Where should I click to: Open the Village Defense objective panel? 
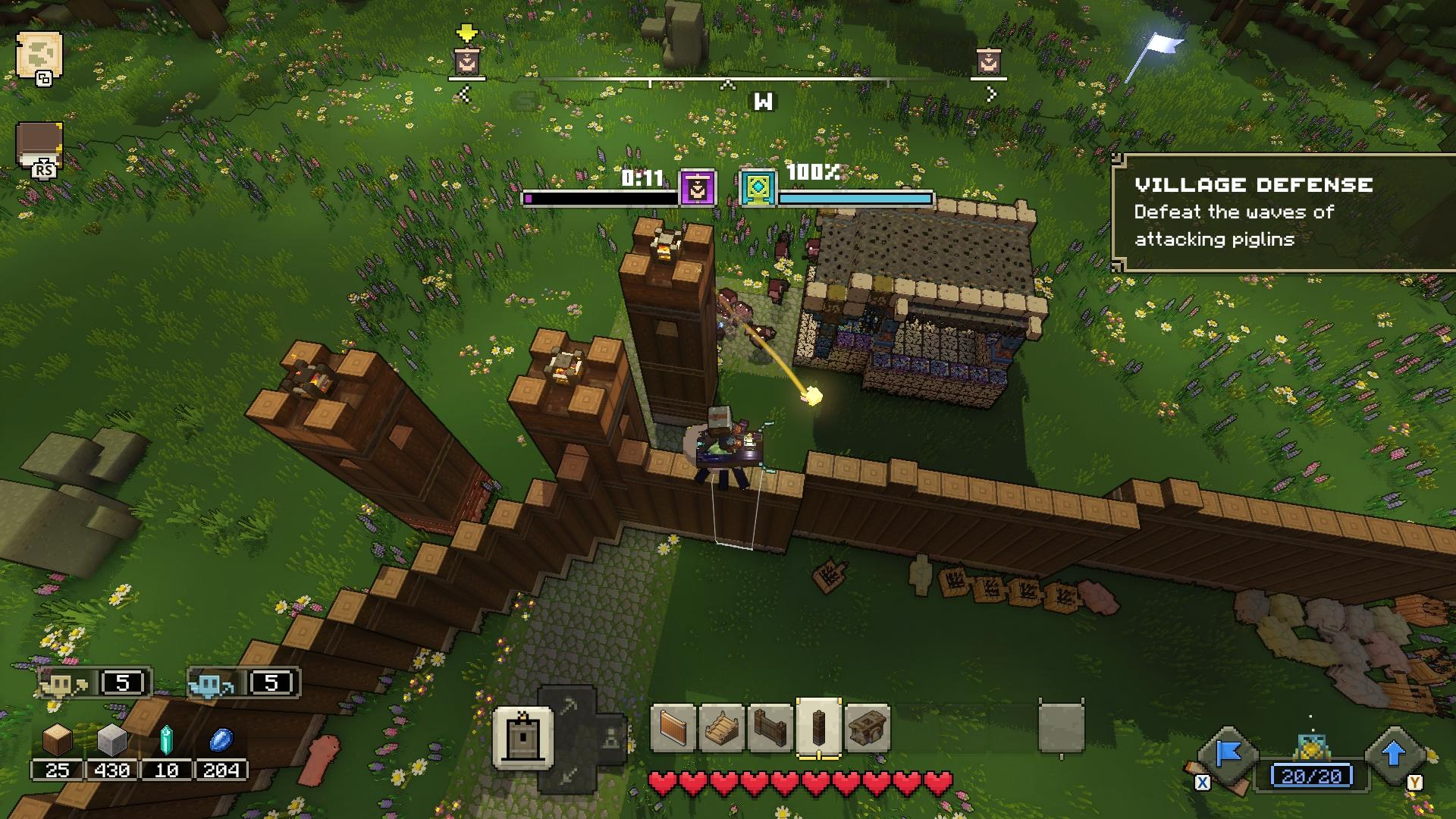click(x=1283, y=212)
